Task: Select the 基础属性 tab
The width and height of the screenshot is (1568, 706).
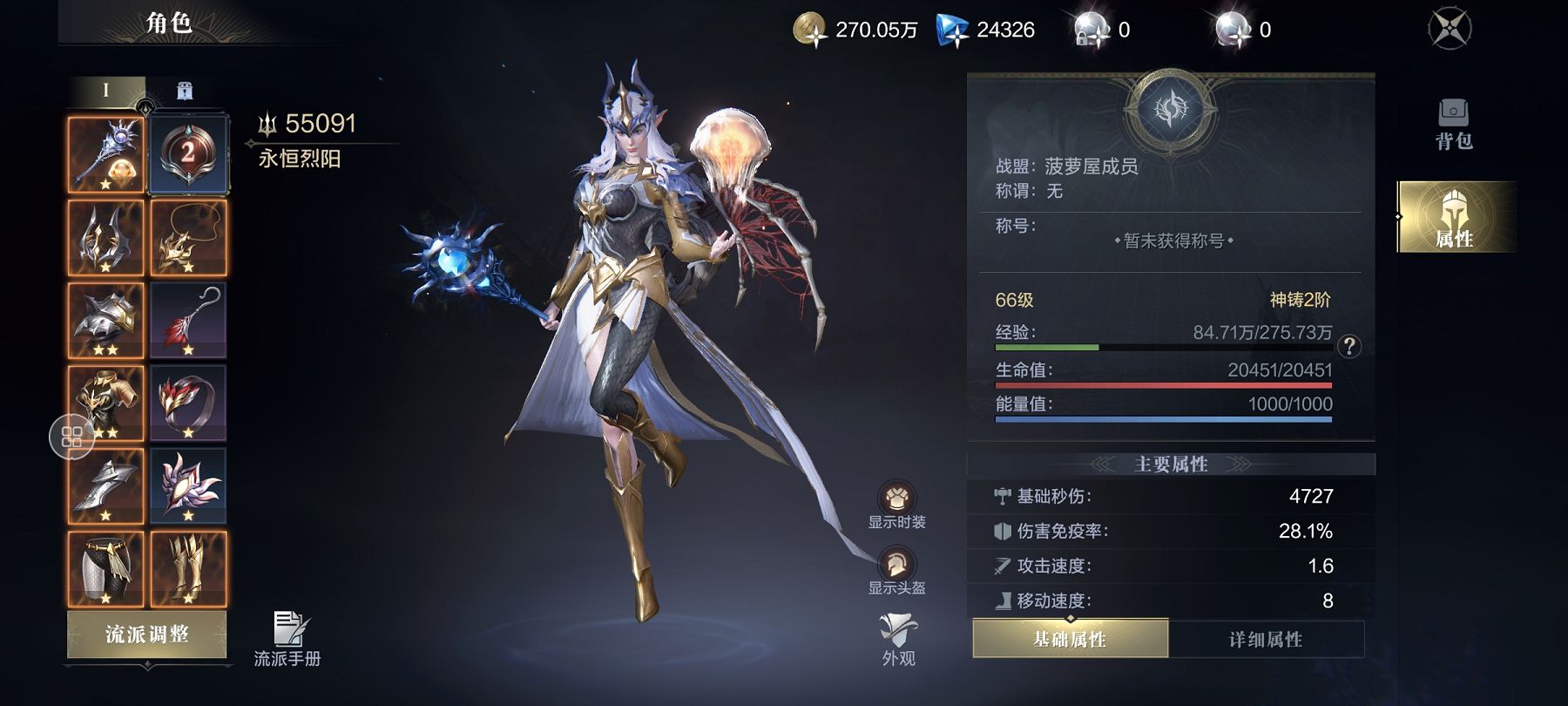Action: click(x=1070, y=640)
